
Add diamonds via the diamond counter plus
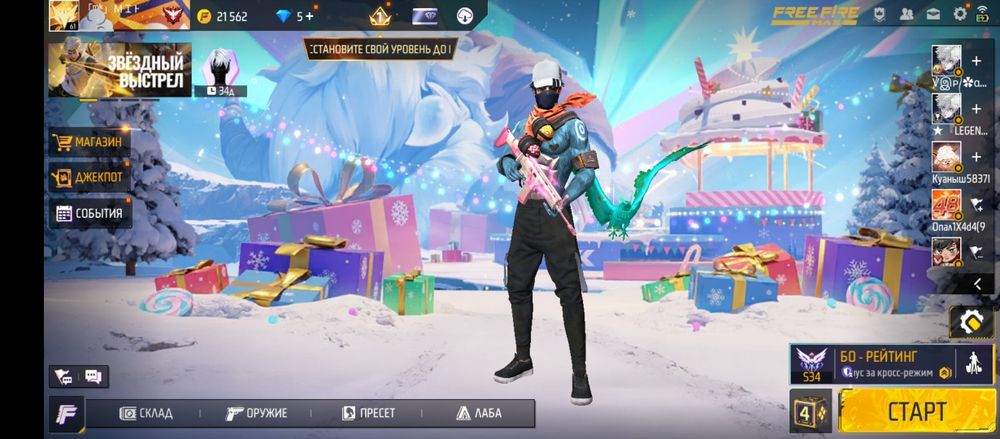[308, 16]
